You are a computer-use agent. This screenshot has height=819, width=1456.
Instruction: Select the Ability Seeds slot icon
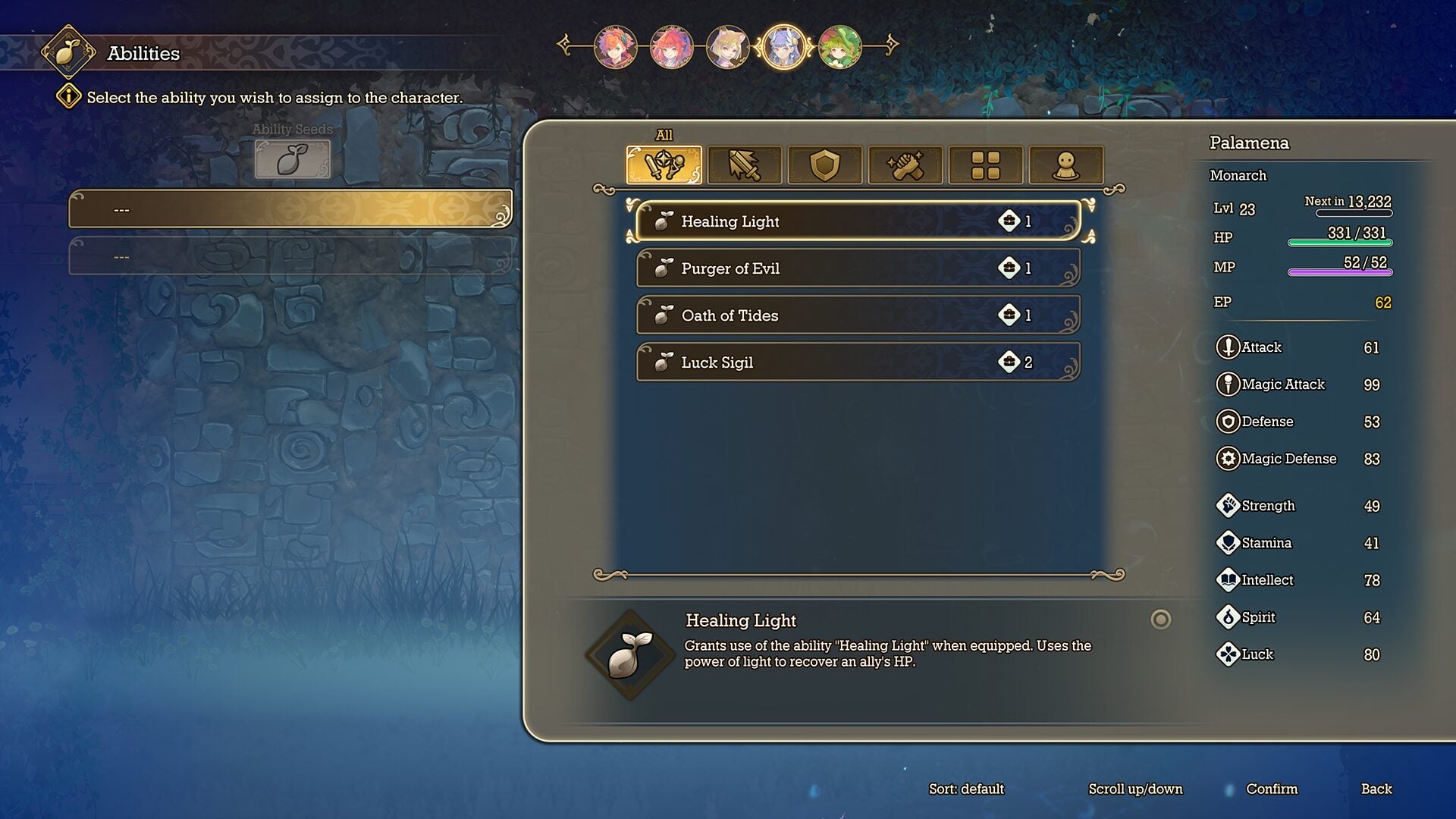pos(292,159)
